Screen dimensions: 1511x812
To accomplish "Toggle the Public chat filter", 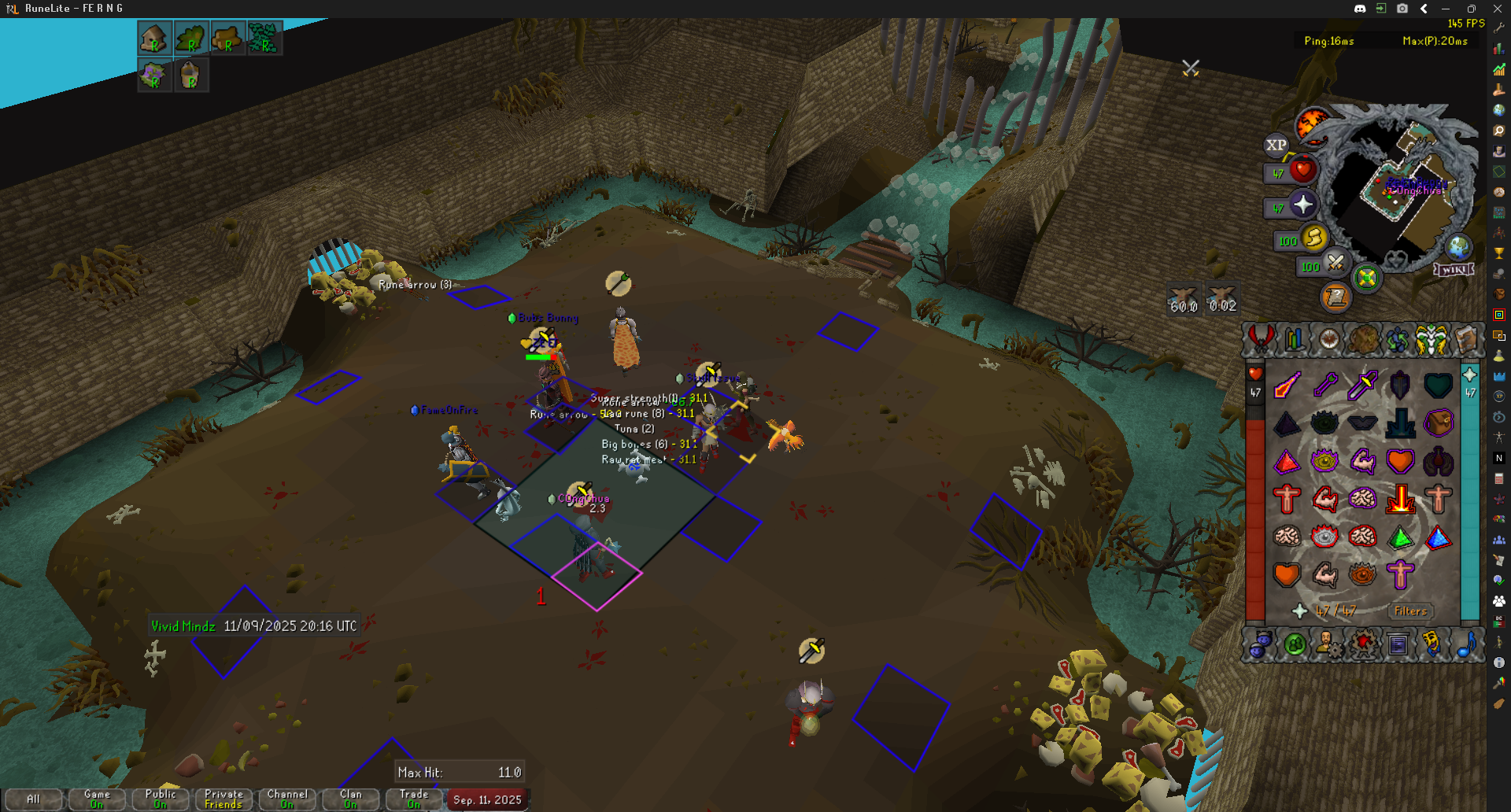I will [161, 799].
